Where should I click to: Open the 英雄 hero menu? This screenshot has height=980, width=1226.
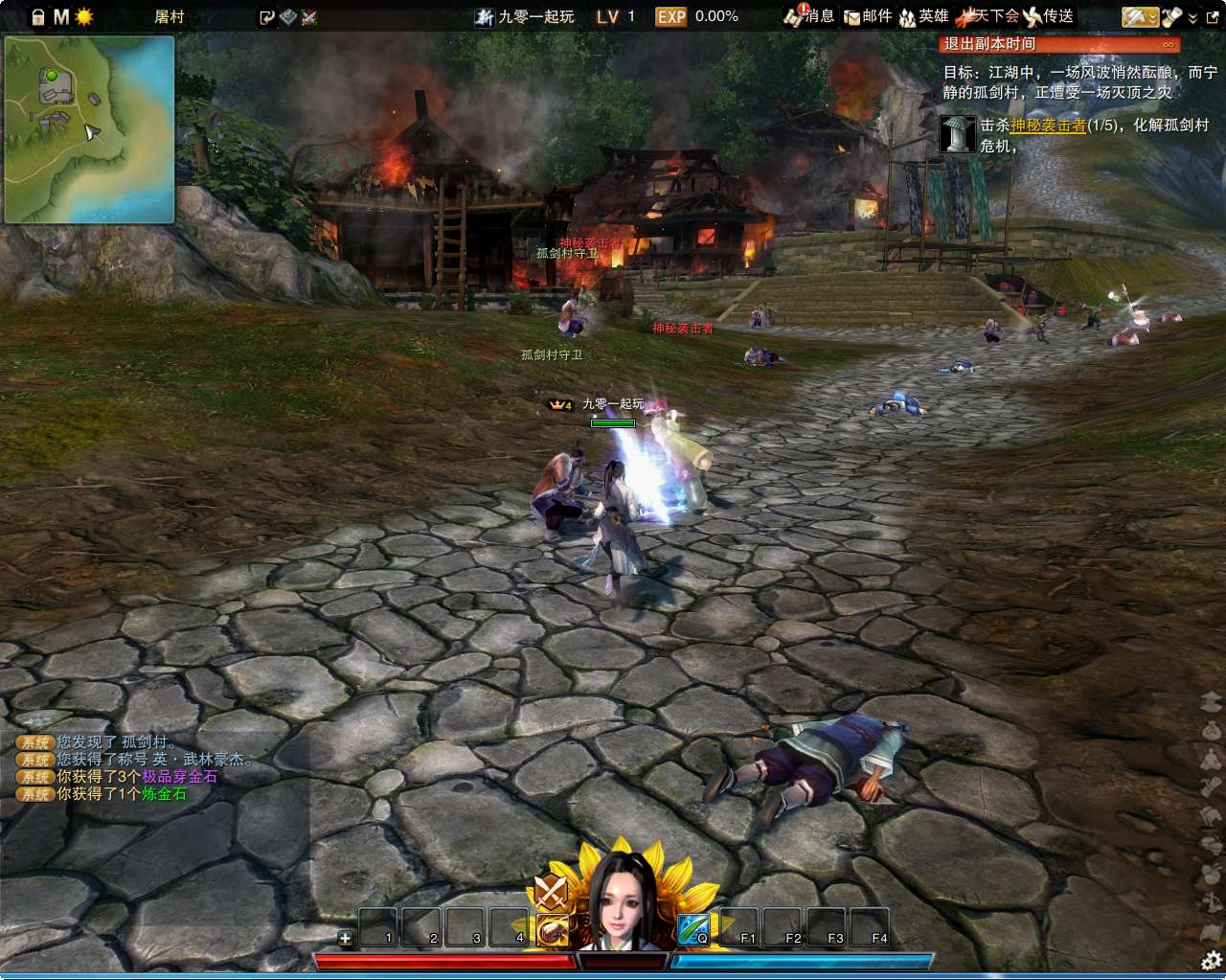click(923, 16)
